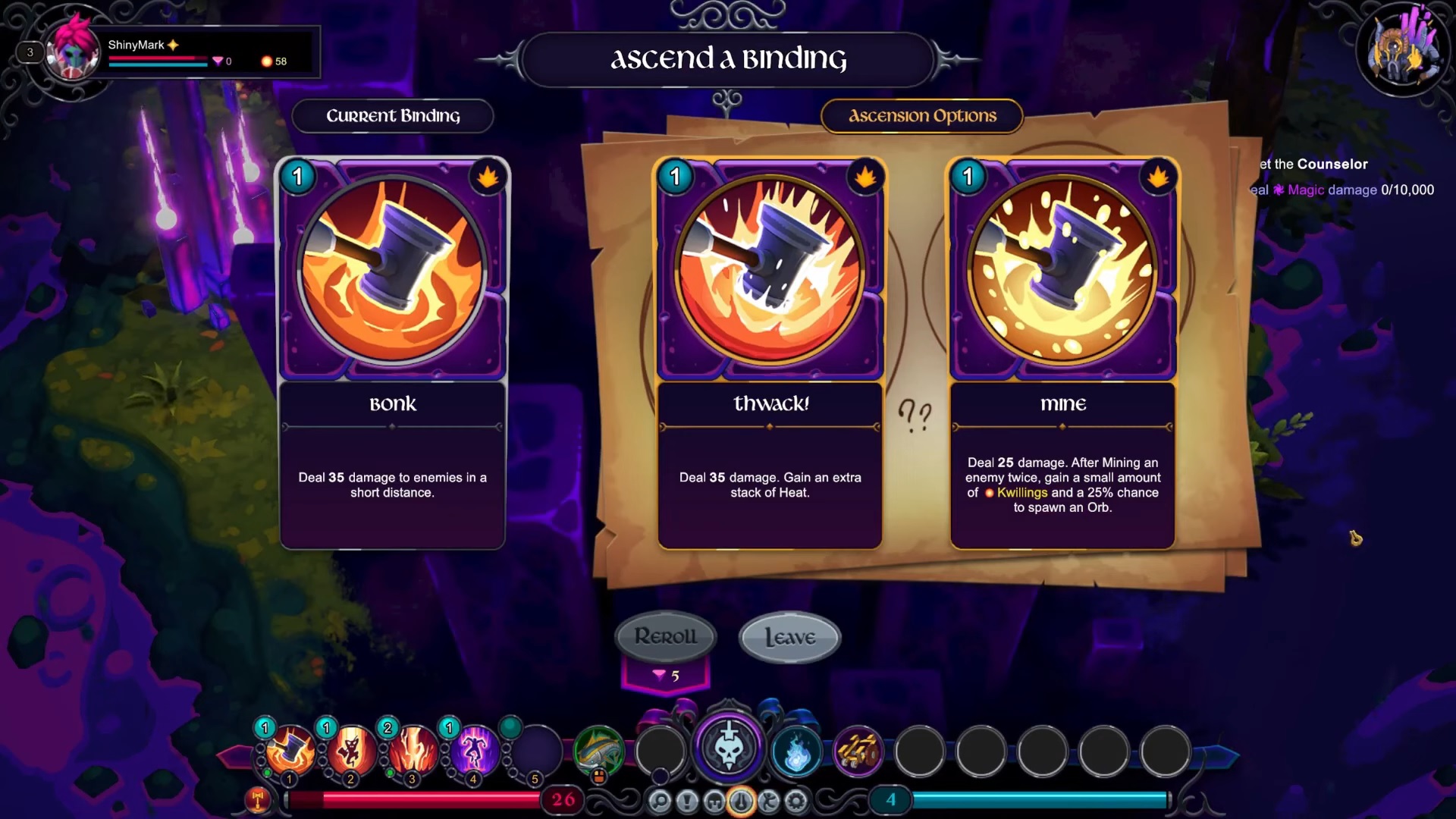Reroll the ascension options
The image size is (1456, 819).
[x=665, y=636]
